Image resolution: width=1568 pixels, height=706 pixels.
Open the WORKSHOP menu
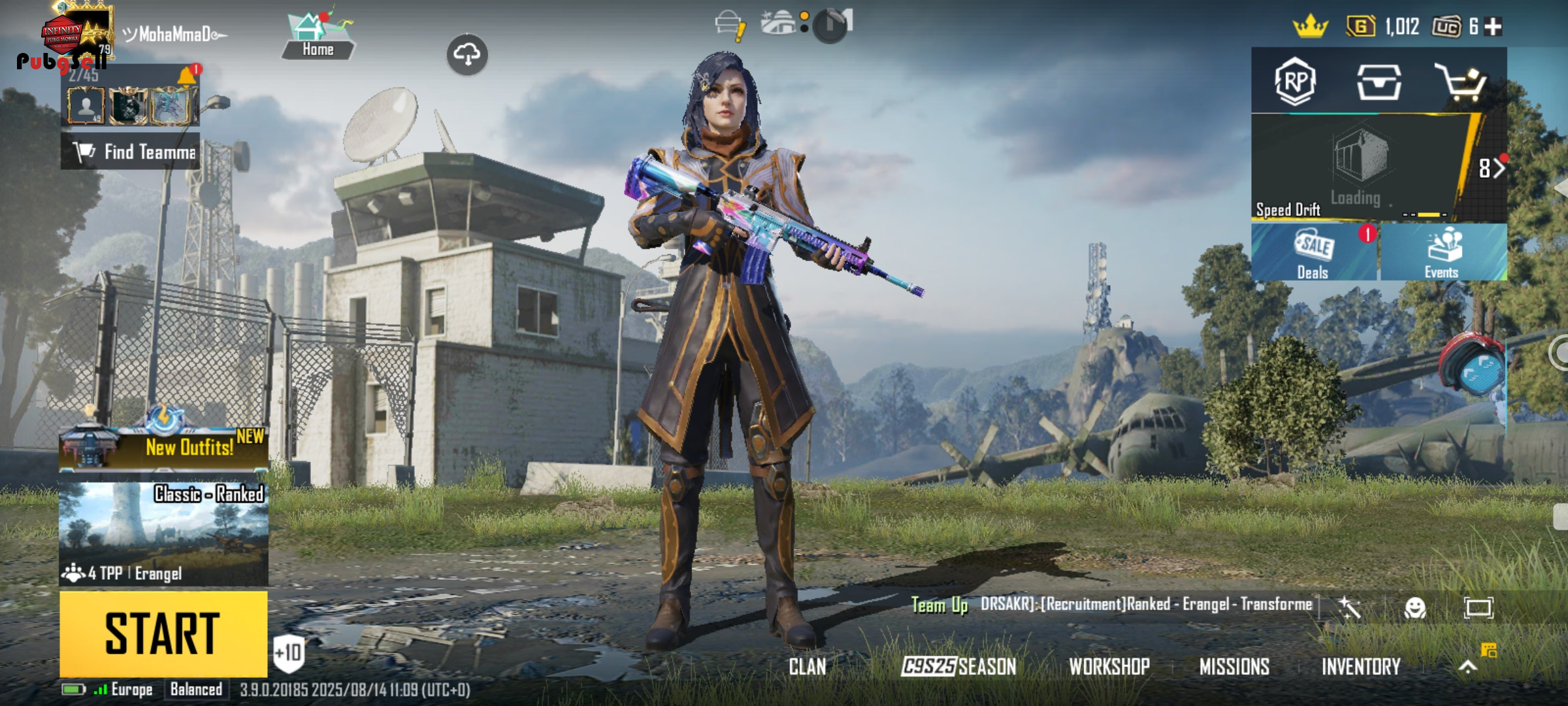(1109, 667)
